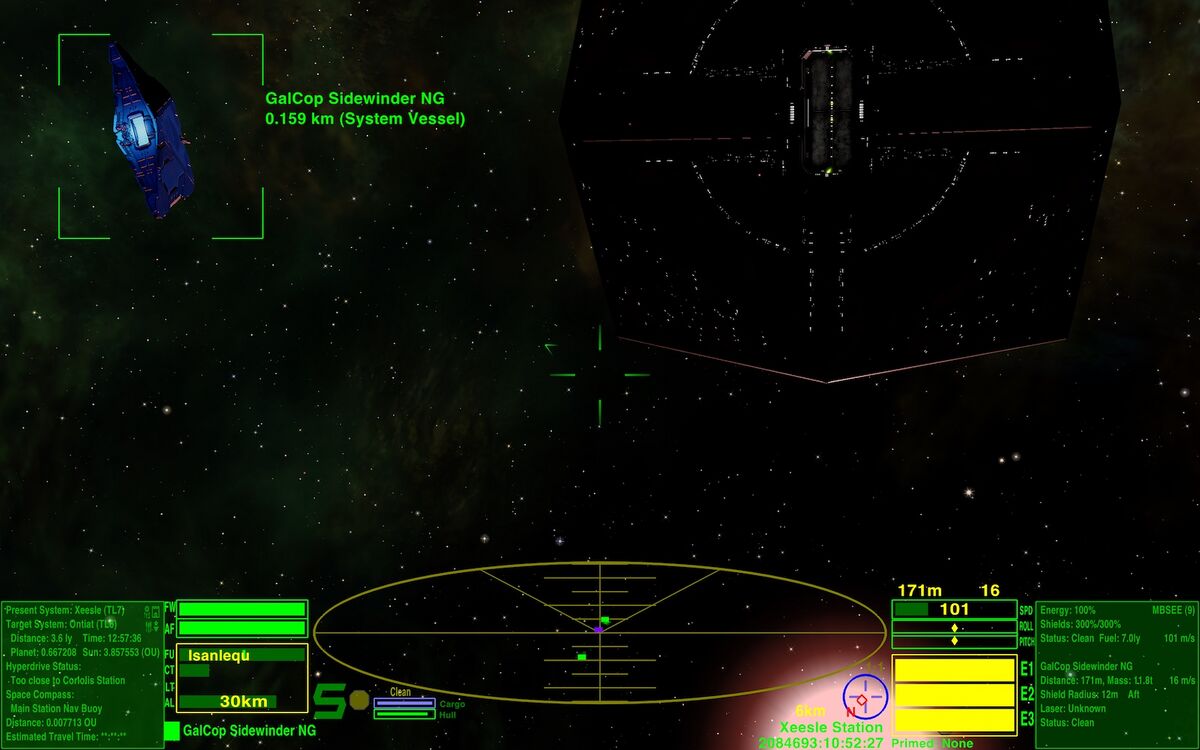The width and height of the screenshot is (1200, 750).
Task: Click the elliptical radar scanner
Action: pyautogui.click(x=599, y=630)
